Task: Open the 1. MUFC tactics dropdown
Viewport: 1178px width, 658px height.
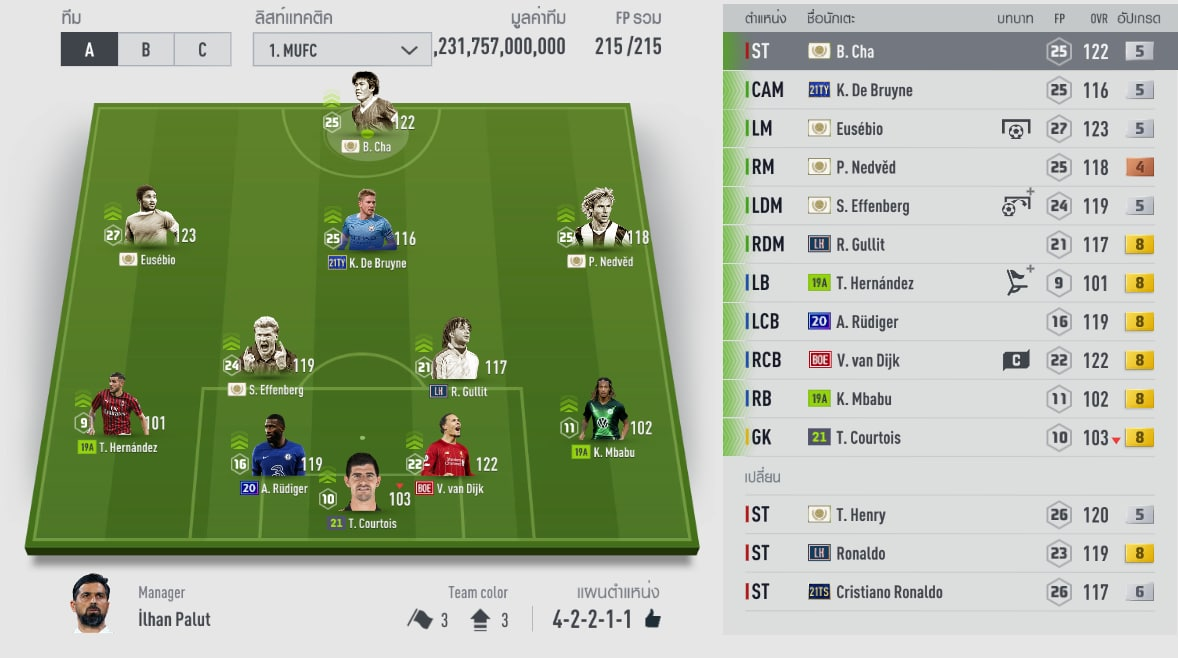Action: point(342,49)
